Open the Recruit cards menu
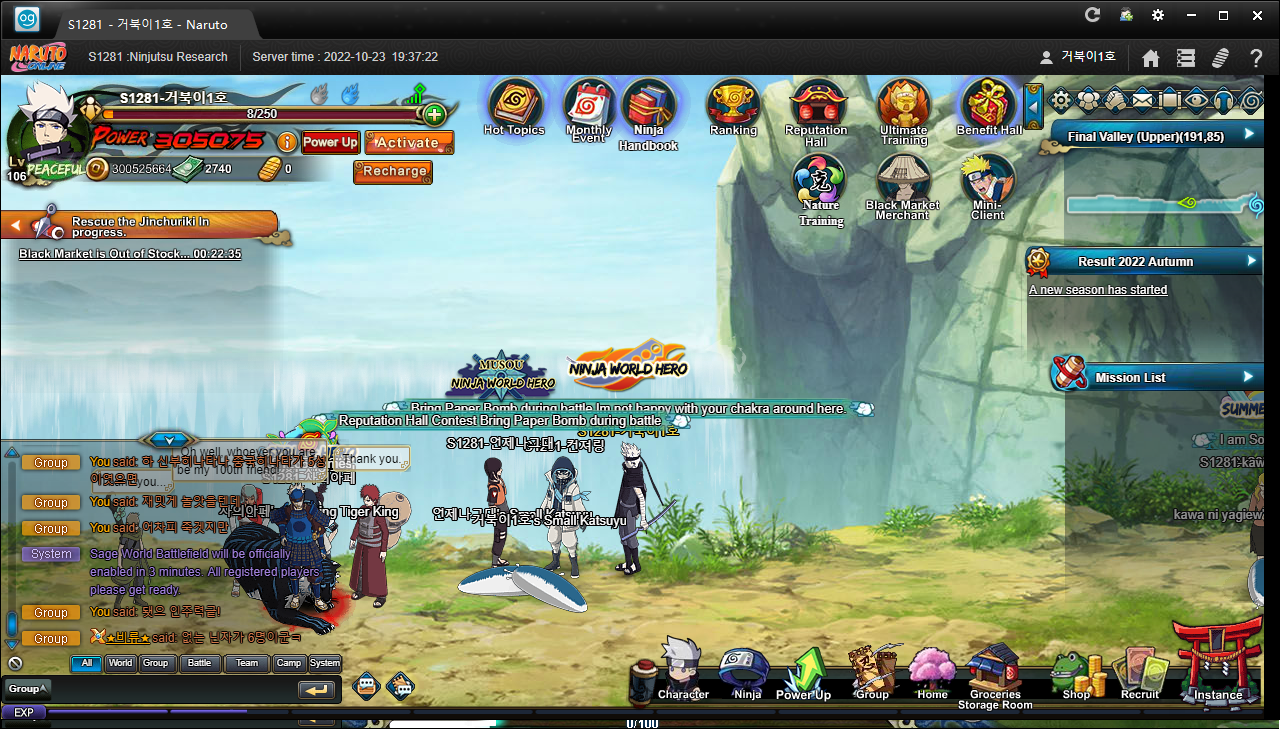Screen dimensions: 1280x729 [1140, 672]
